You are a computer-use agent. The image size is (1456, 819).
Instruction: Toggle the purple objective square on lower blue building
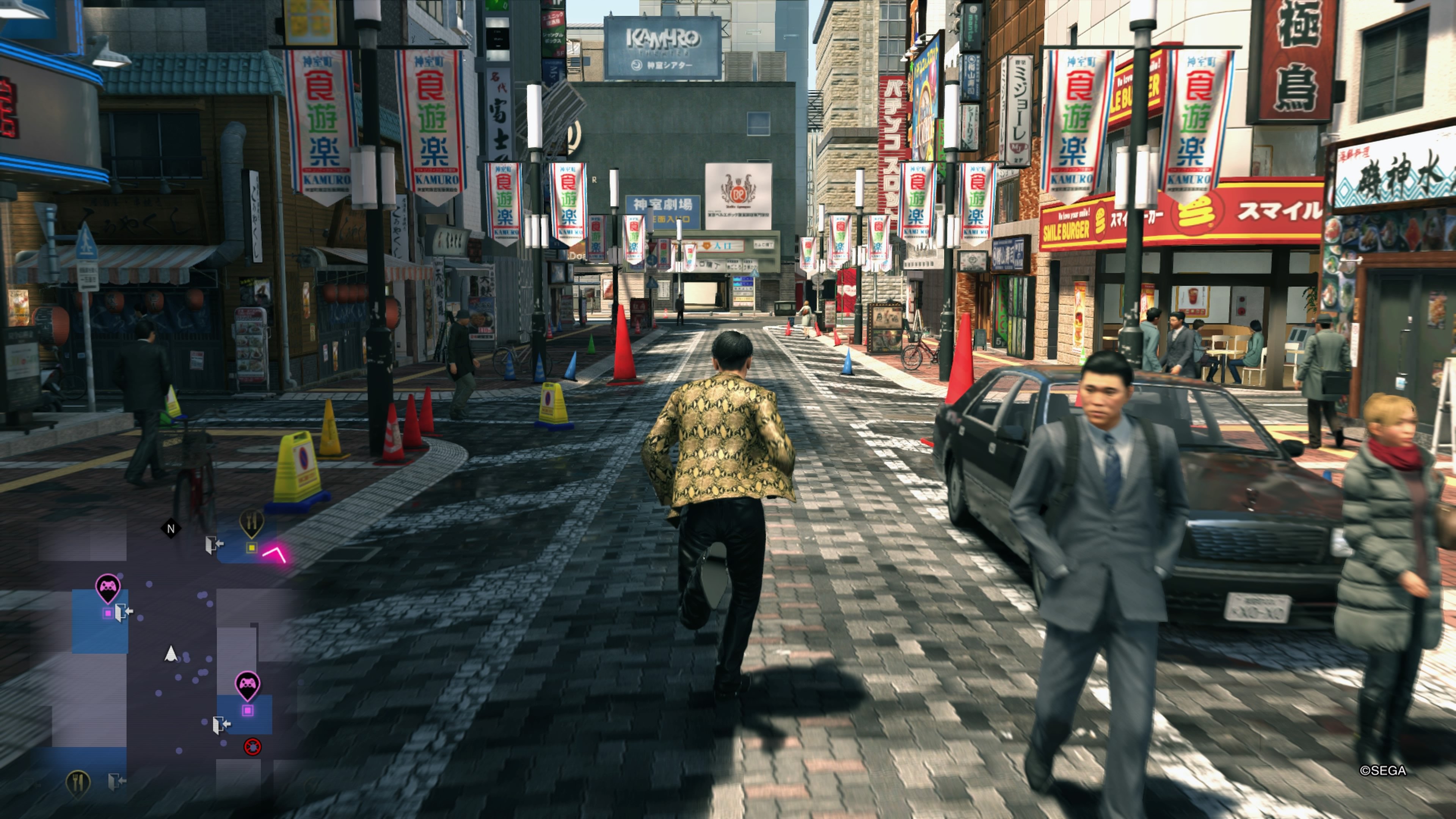[x=248, y=710]
